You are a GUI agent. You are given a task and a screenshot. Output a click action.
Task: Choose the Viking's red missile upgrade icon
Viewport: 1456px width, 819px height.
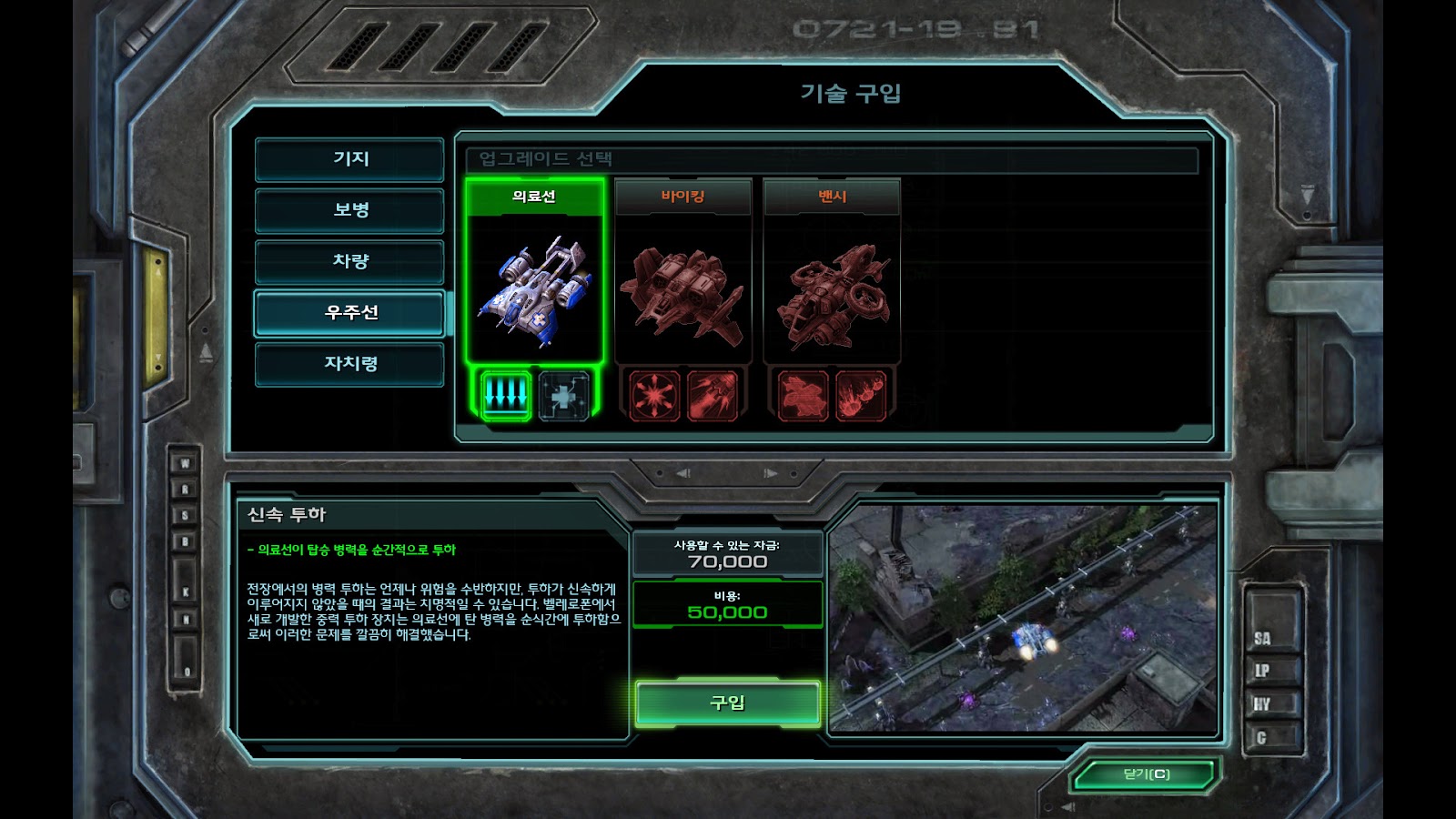coord(713,395)
